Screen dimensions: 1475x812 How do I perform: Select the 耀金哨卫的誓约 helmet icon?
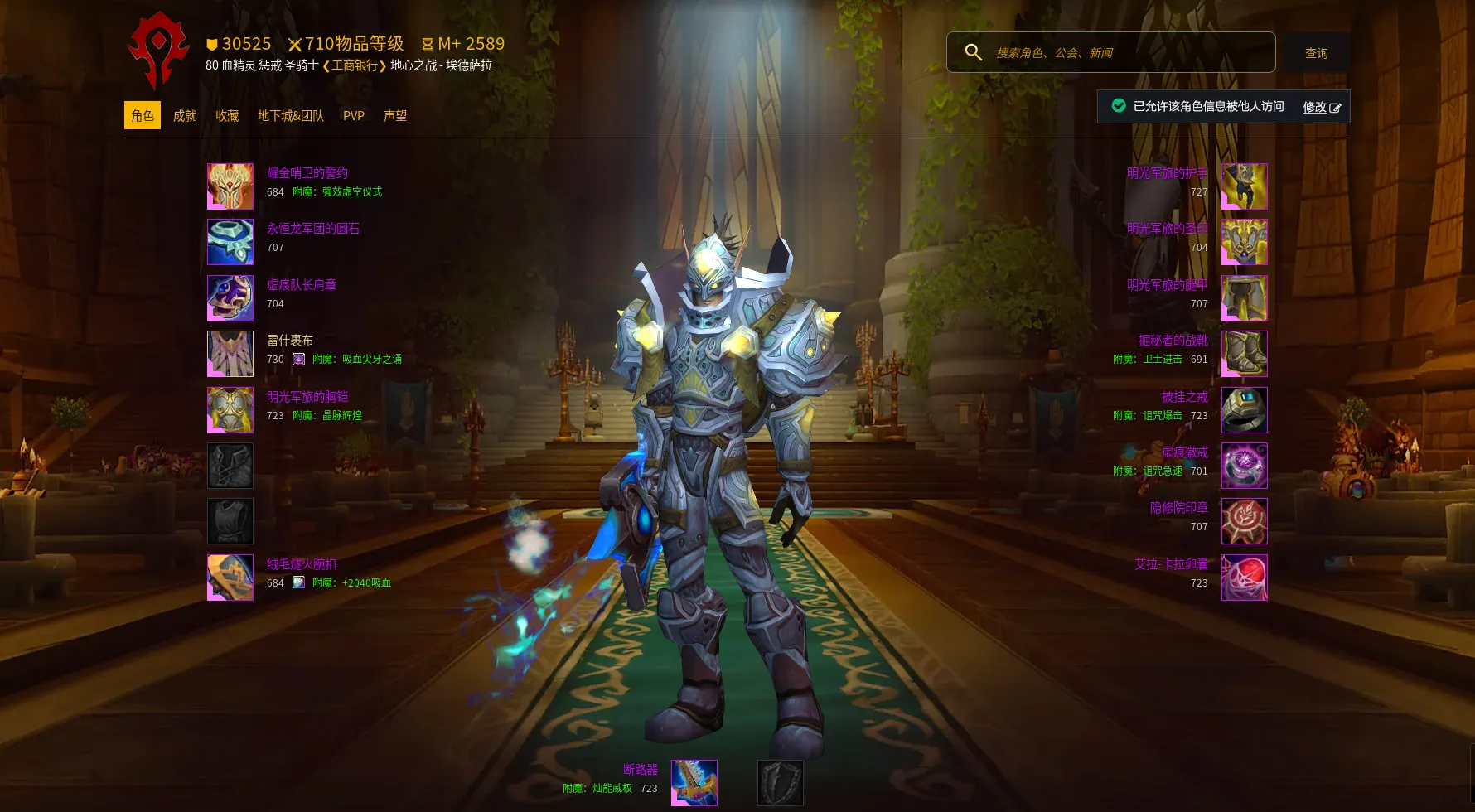[230, 186]
